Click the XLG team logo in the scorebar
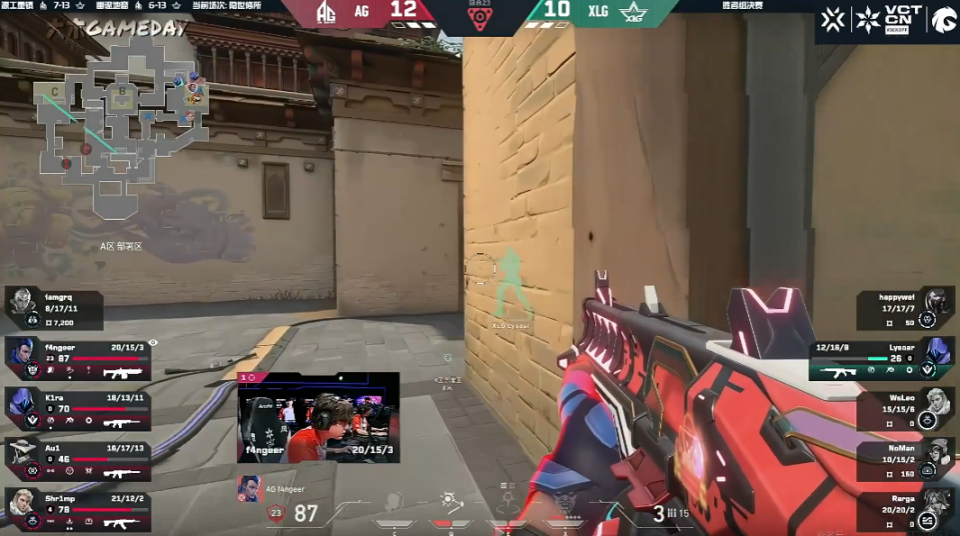The width and height of the screenshot is (960, 536). tap(633, 12)
